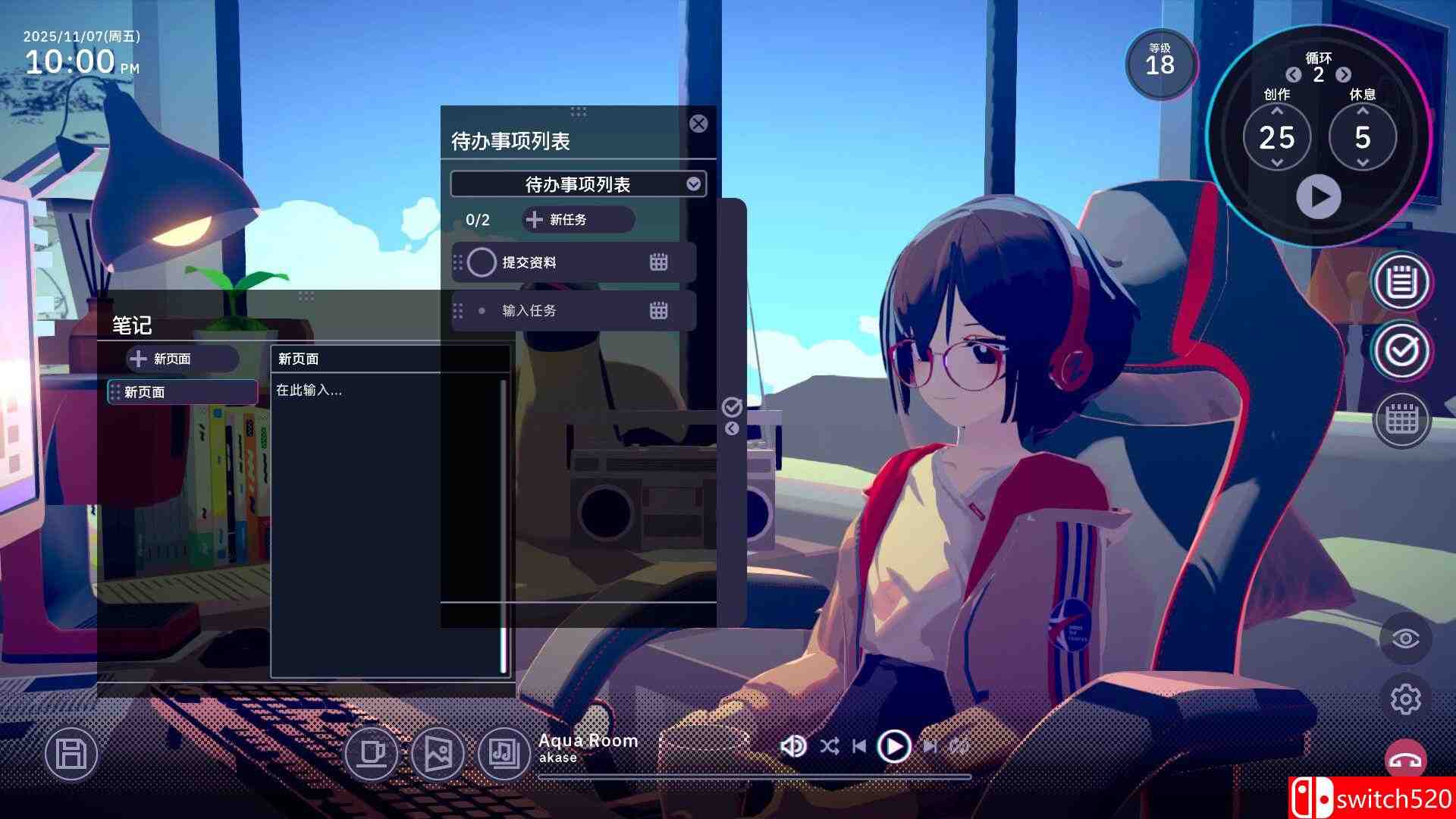Increase the 创作 timer with the up arrow
The image size is (1456, 819).
click(1278, 112)
